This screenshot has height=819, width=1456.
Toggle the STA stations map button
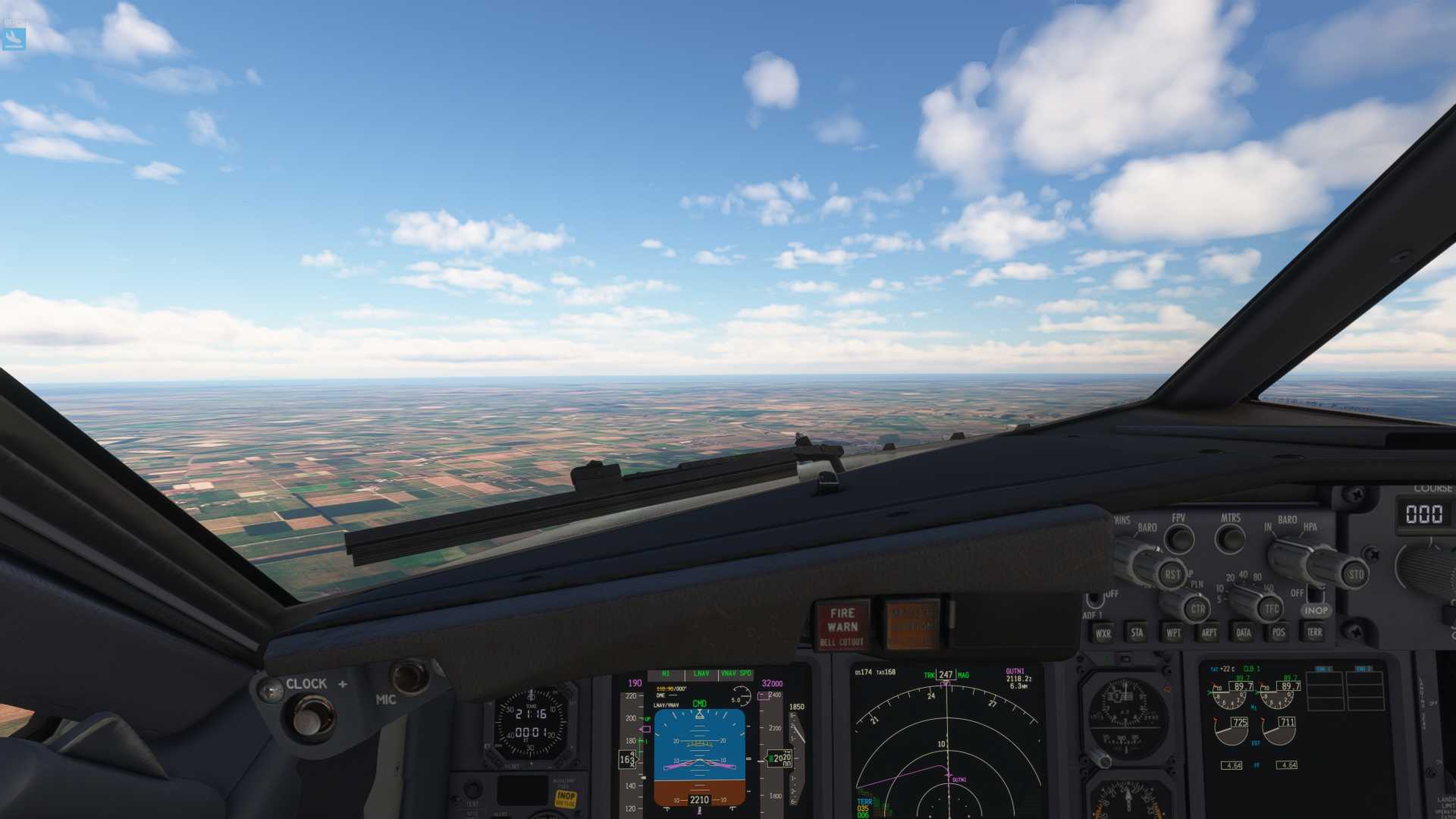click(x=1137, y=632)
